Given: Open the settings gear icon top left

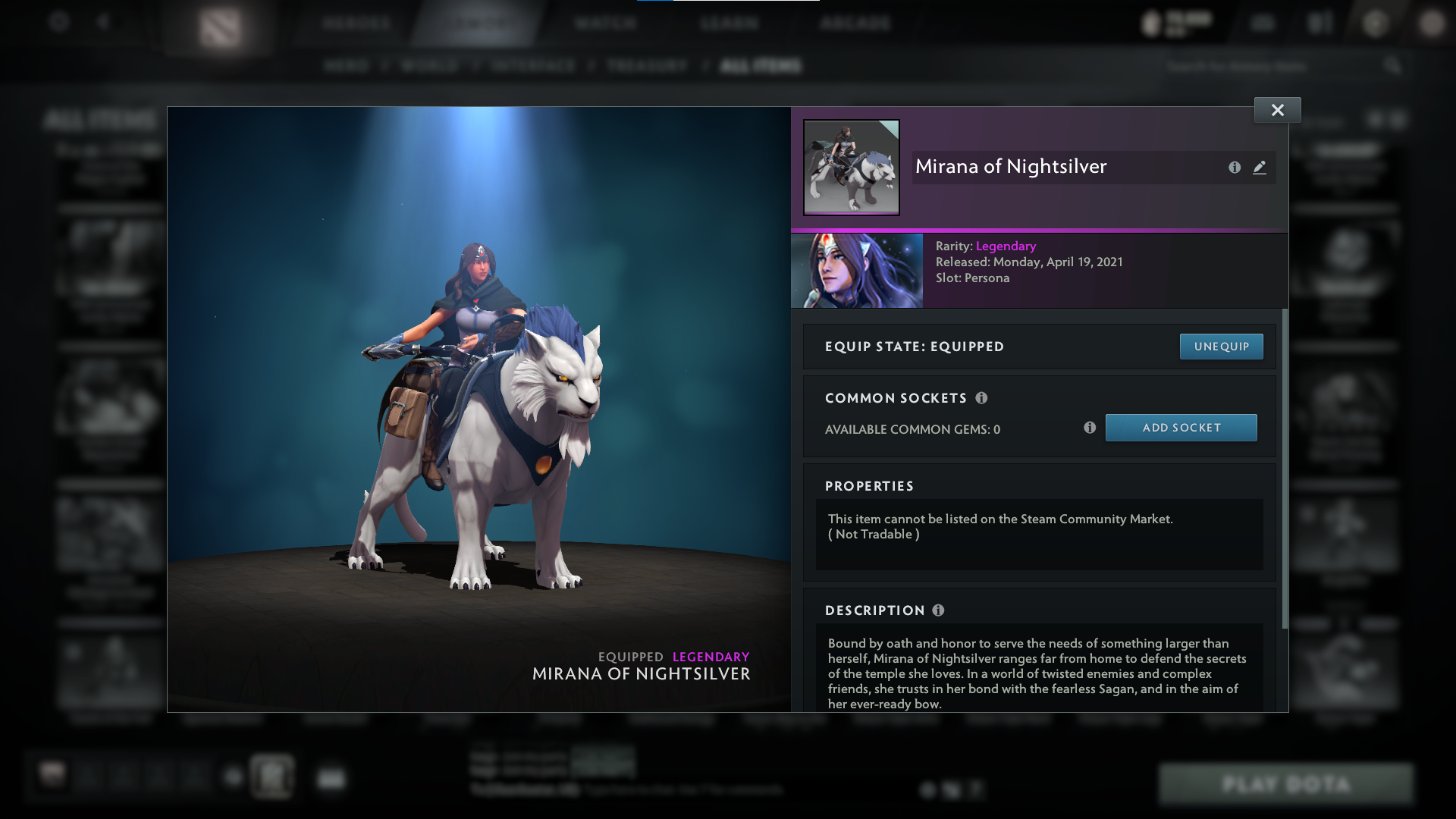Looking at the screenshot, I should [x=59, y=23].
